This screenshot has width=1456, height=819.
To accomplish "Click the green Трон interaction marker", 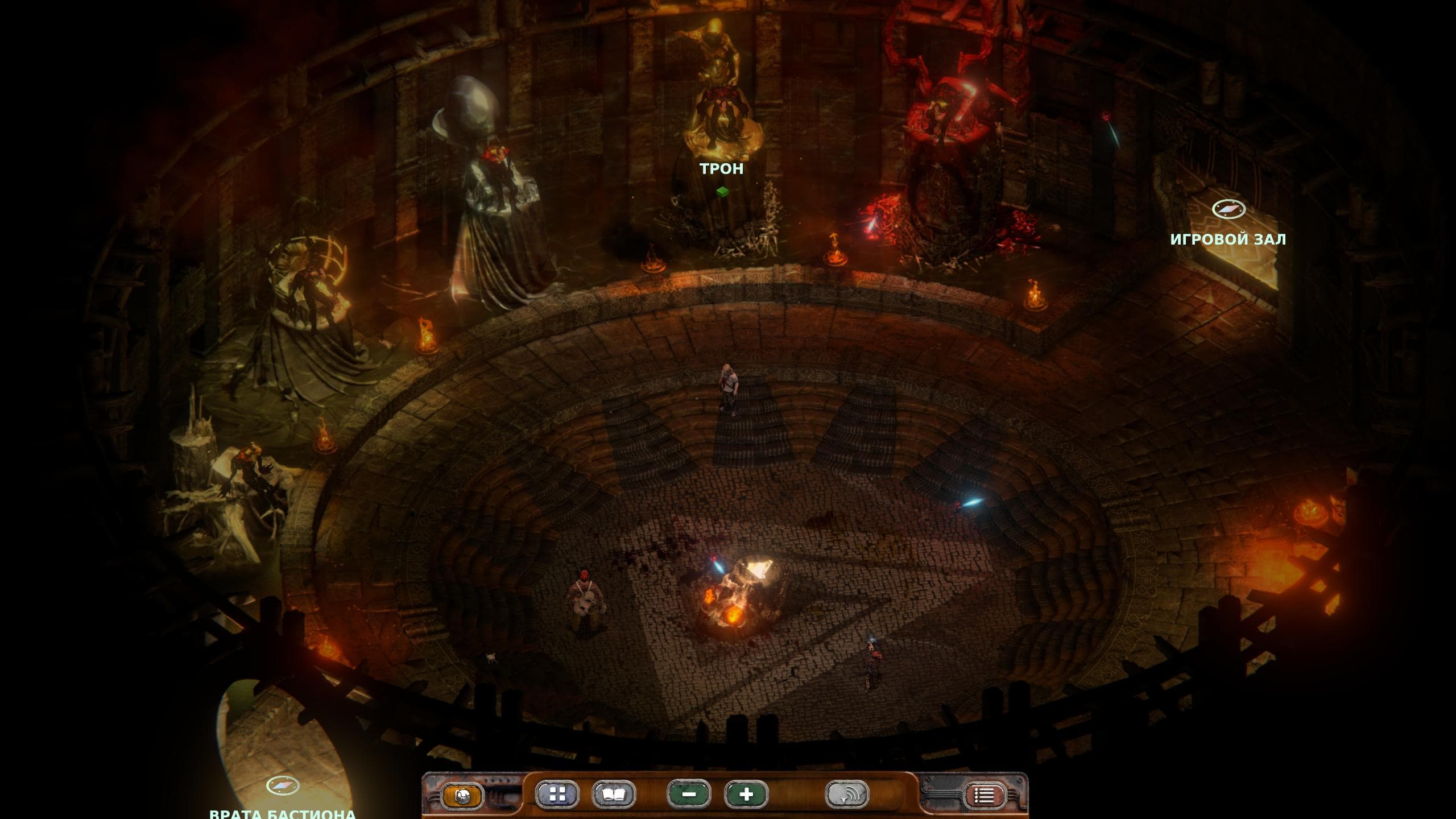I will [x=722, y=192].
